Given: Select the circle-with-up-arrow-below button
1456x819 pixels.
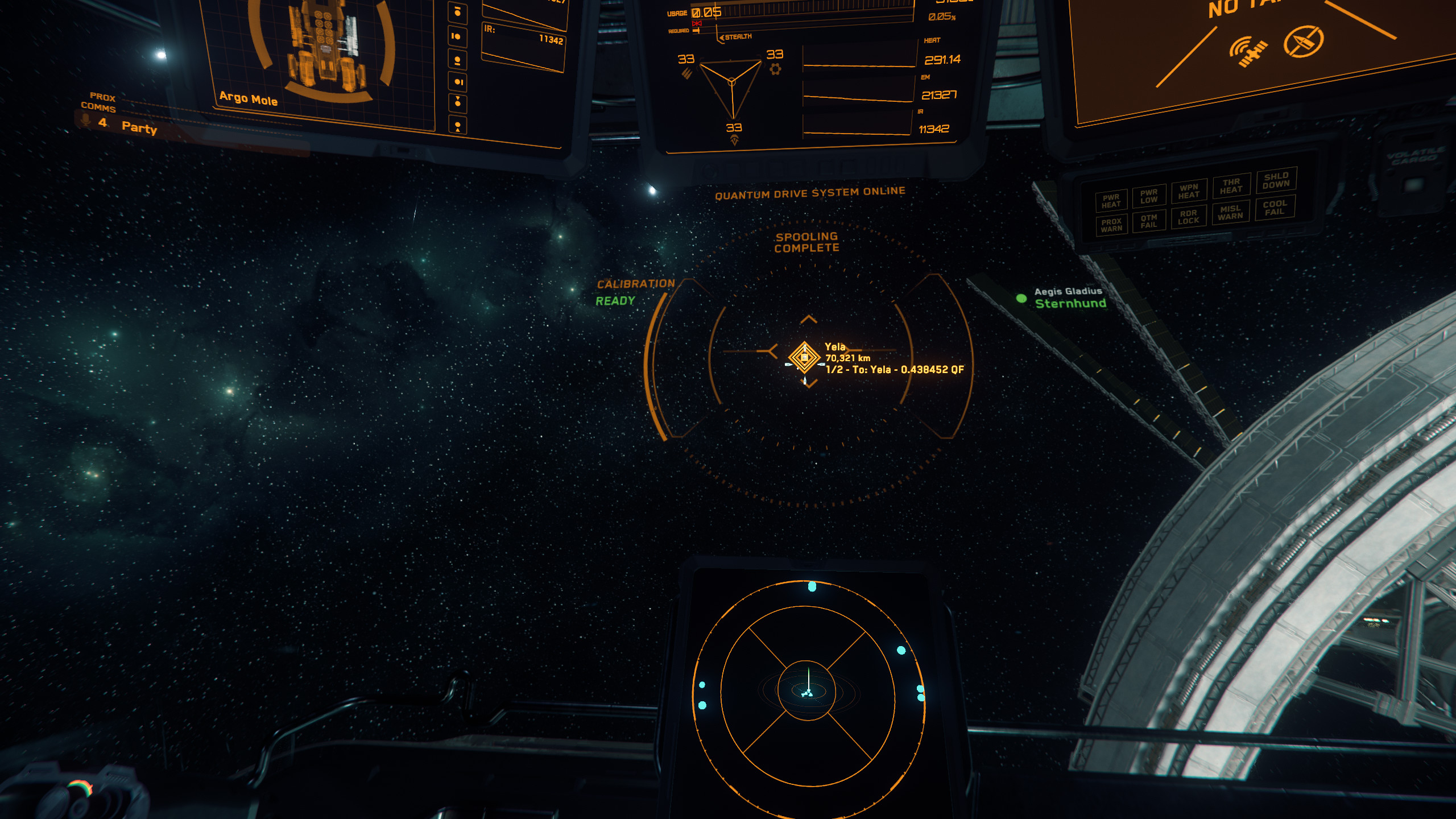Looking at the screenshot, I should pyautogui.click(x=458, y=126).
